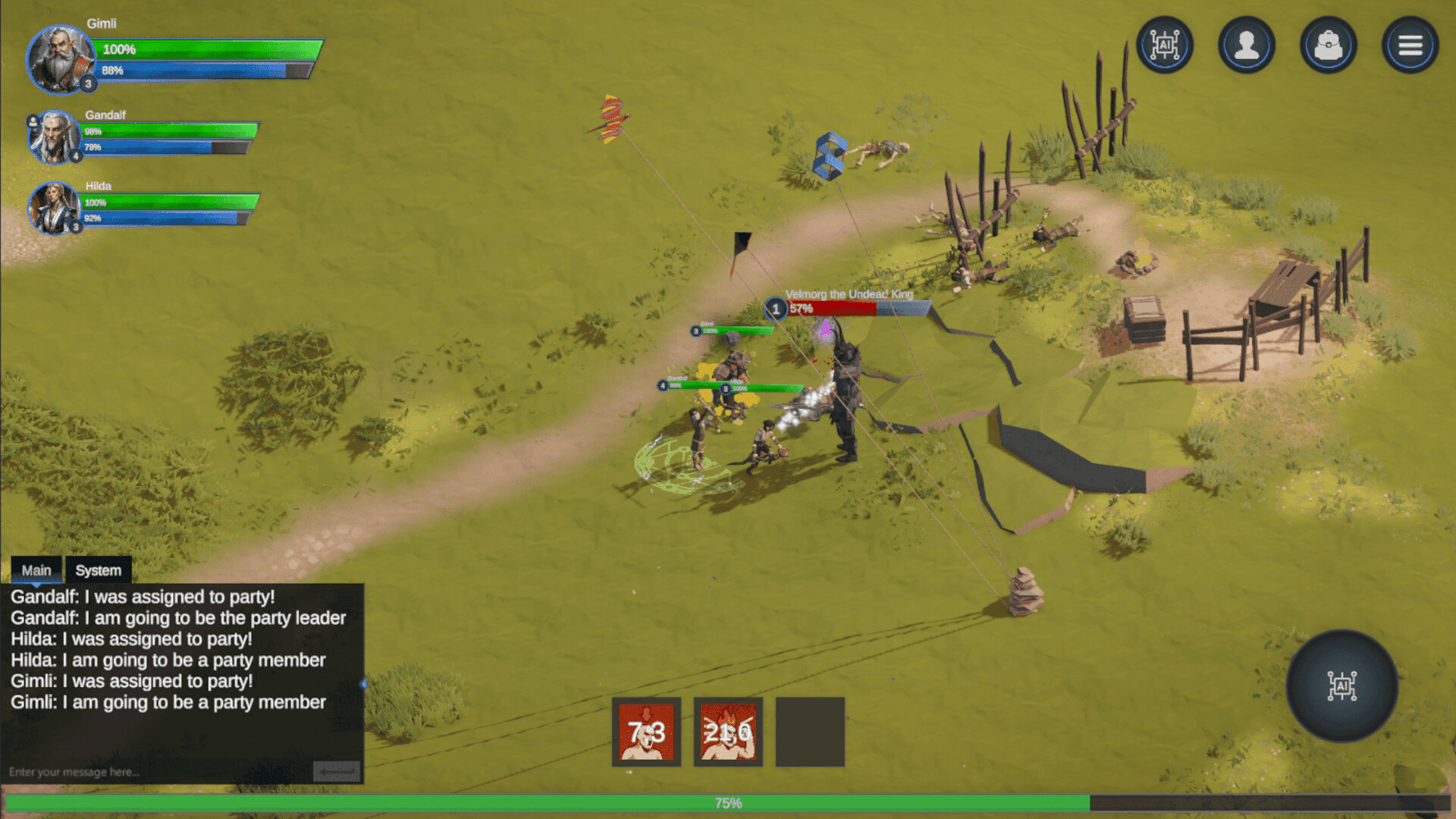Open the inventory backpack icon

pyautogui.click(x=1328, y=45)
